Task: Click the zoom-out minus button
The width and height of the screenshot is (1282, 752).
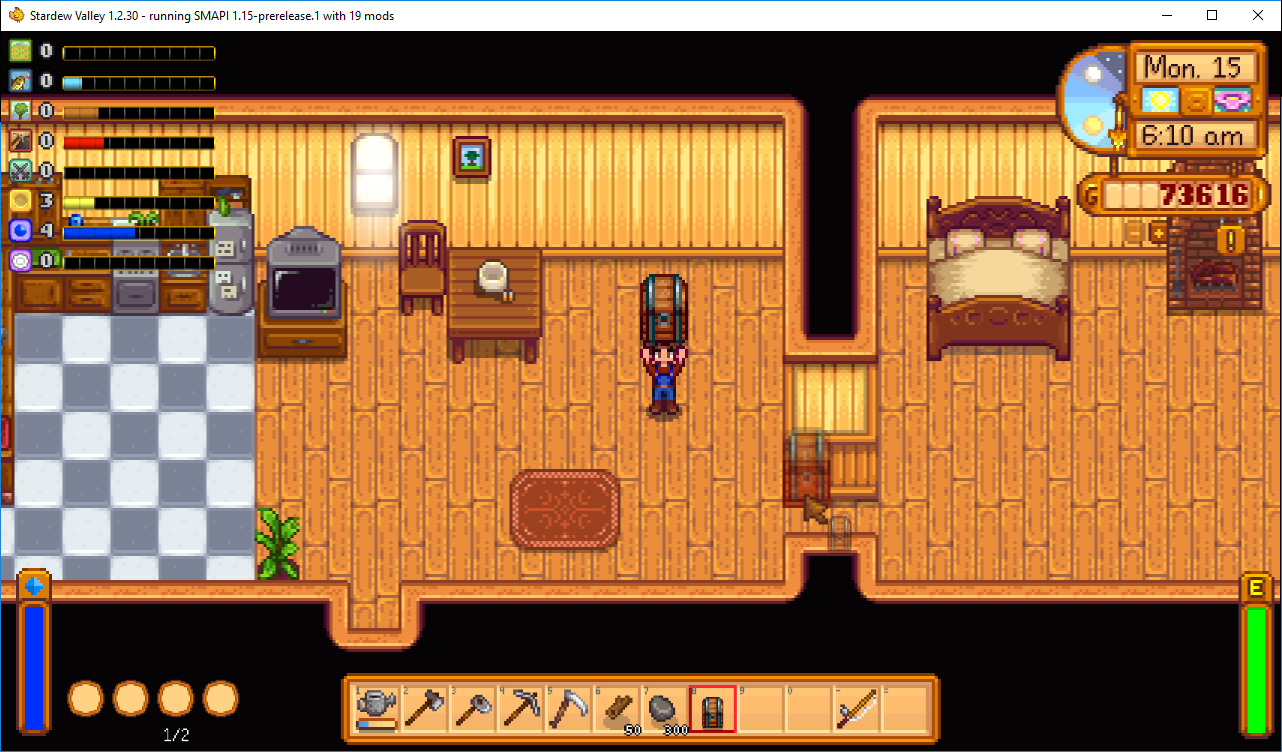Action: point(1135,233)
